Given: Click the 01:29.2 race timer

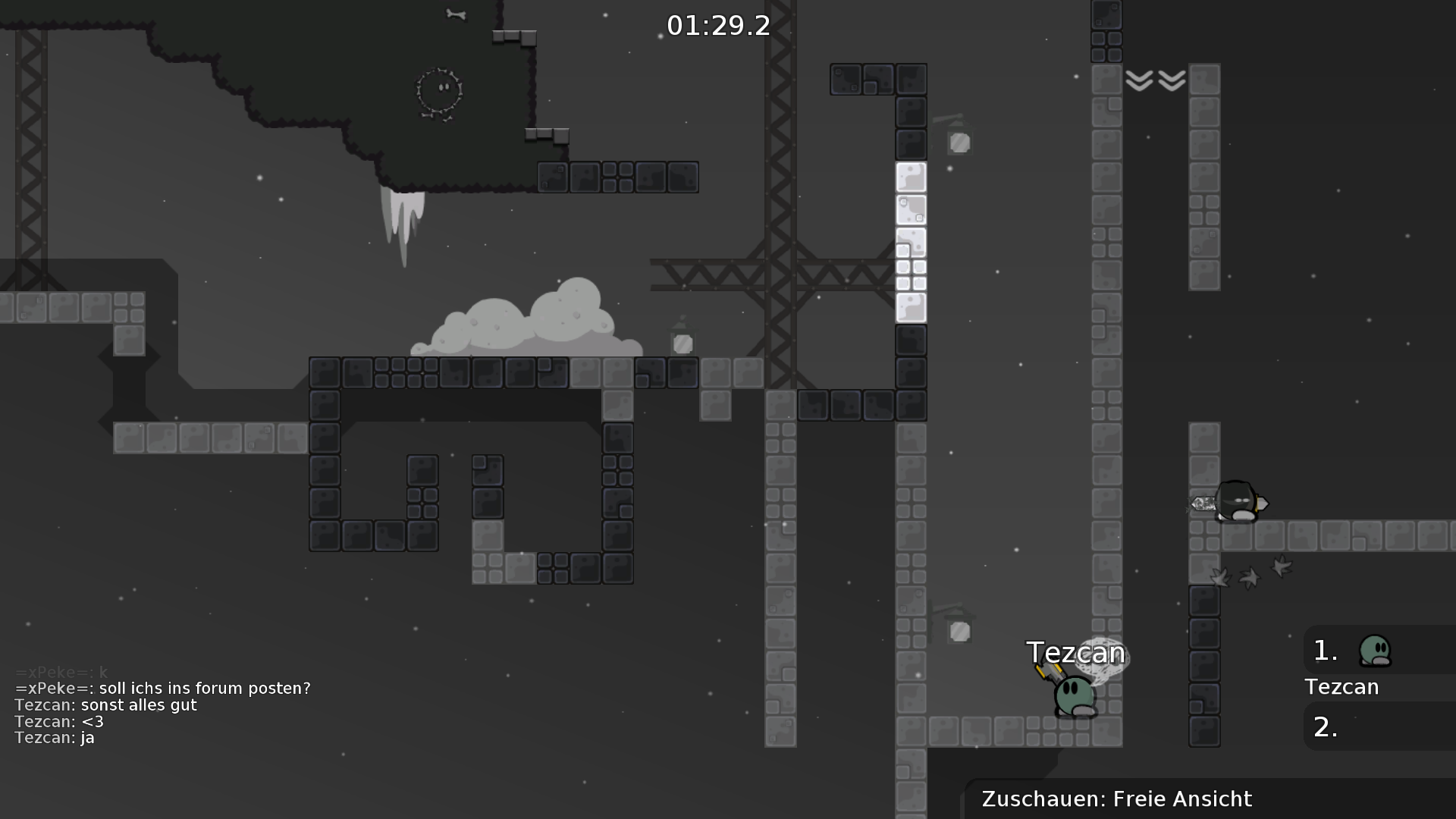Looking at the screenshot, I should coord(717,25).
